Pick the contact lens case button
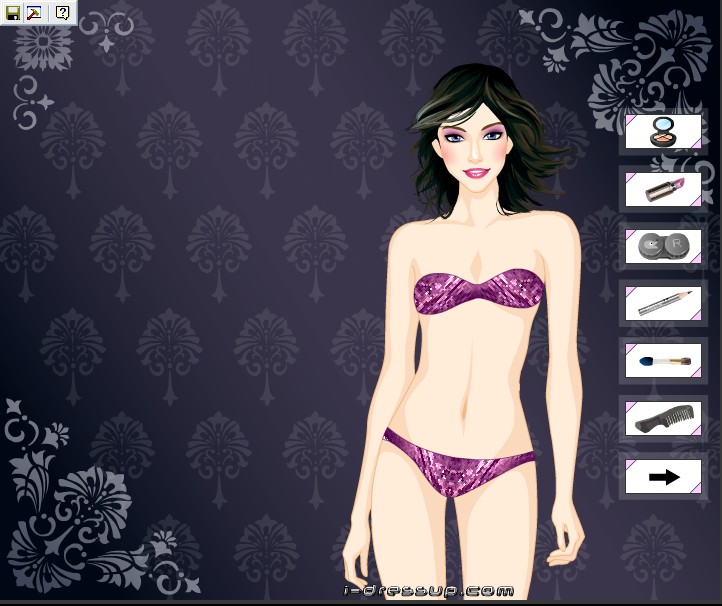722x606 pixels. [663, 246]
